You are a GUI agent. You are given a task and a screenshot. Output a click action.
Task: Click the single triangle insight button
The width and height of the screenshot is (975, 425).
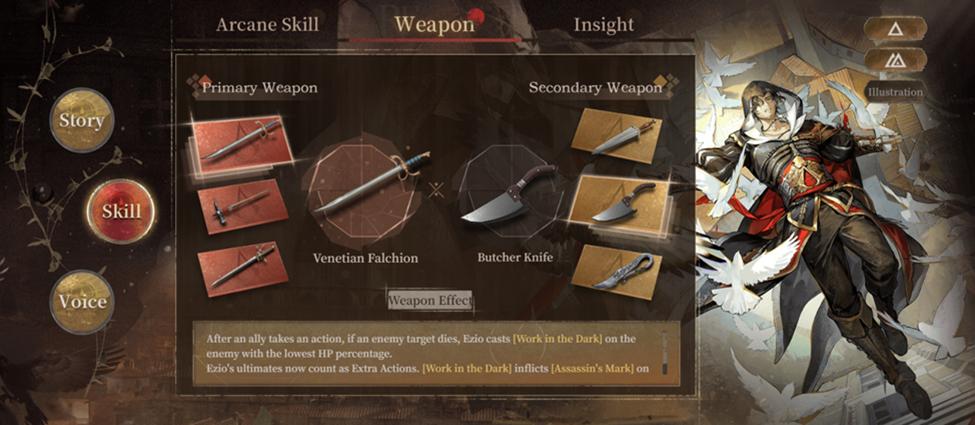tap(895, 30)
